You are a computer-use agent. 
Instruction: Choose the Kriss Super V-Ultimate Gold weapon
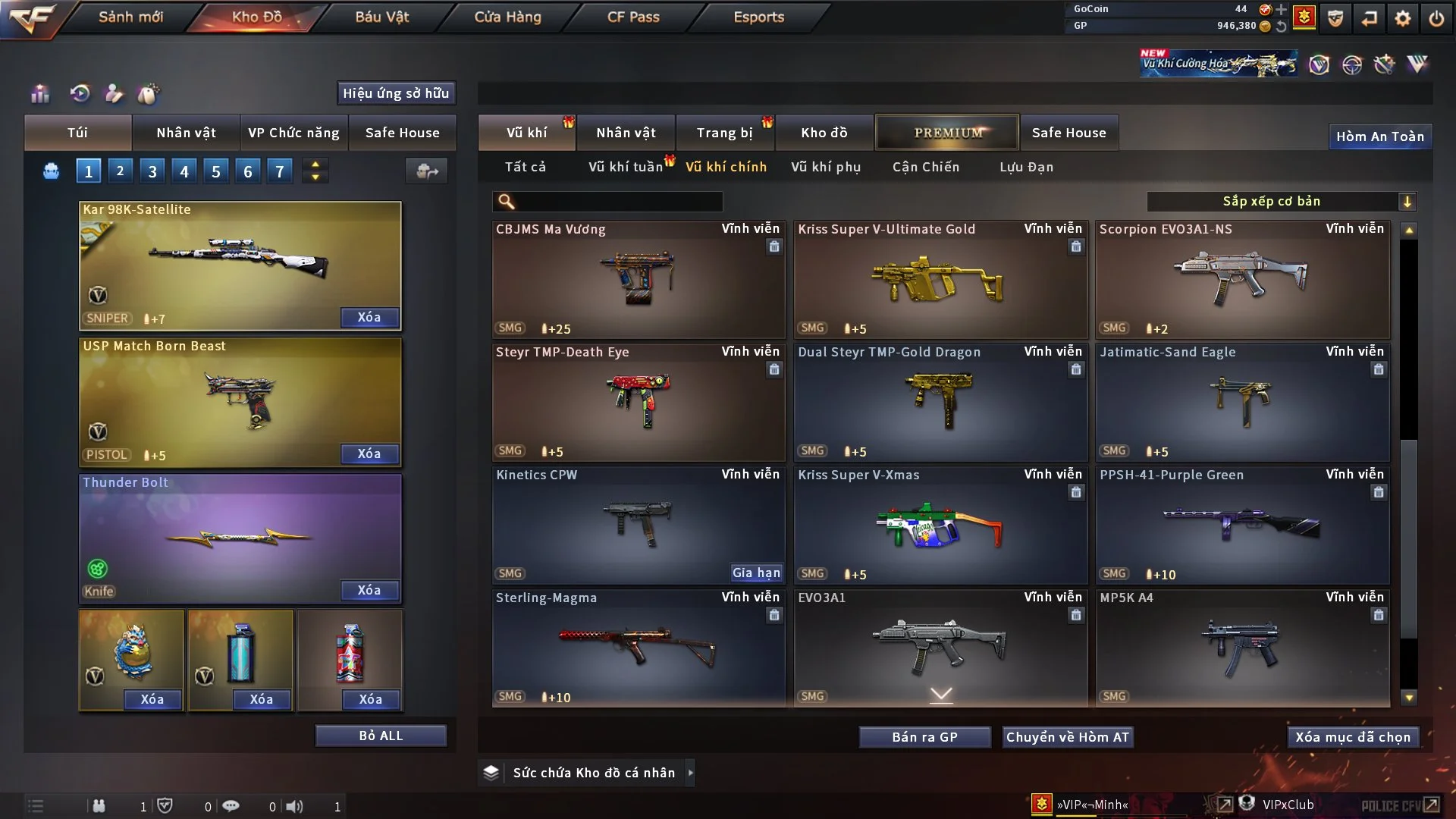point(940,281)
